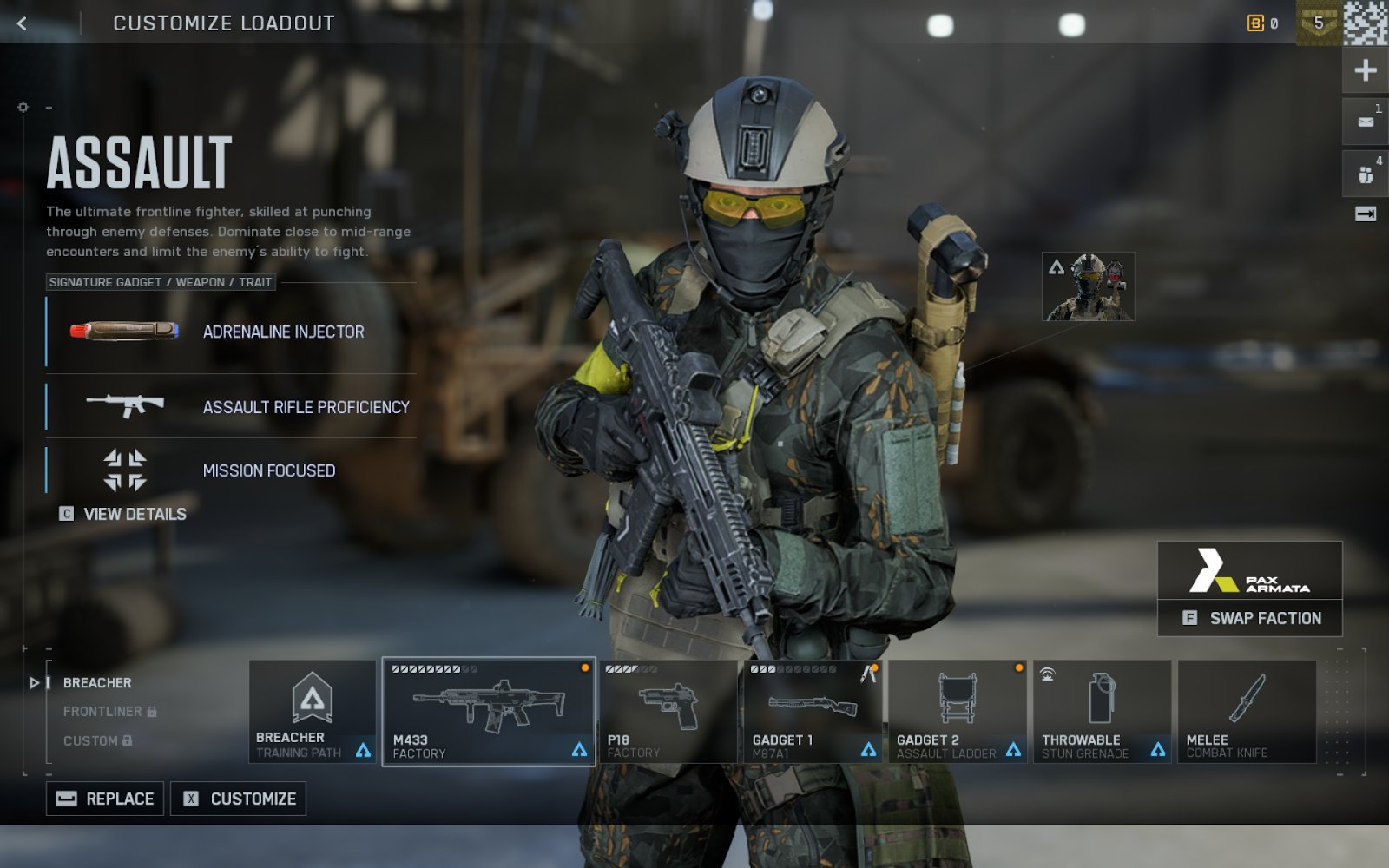Select the M433 primary weapon slot
The width and height of the screenshot is (1389, 868).
coord(489,712)
